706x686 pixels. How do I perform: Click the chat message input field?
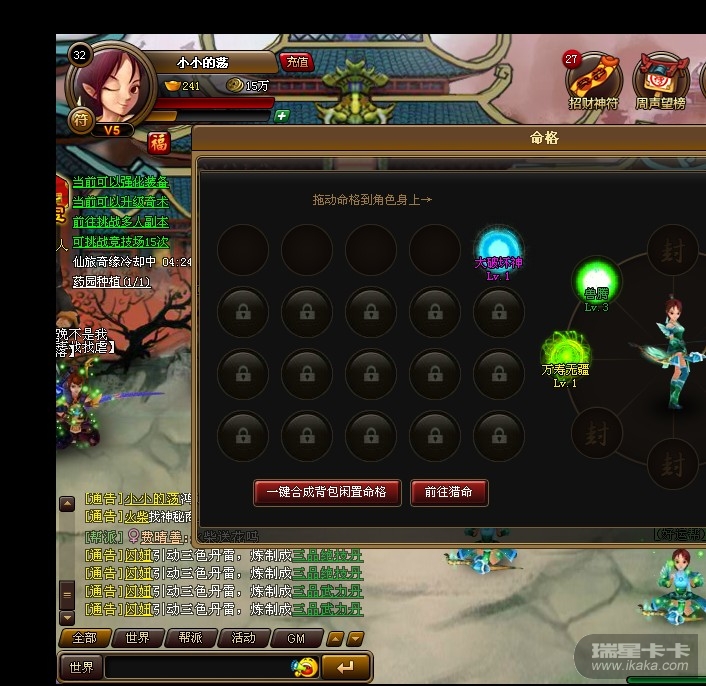[x=198, y=667]
